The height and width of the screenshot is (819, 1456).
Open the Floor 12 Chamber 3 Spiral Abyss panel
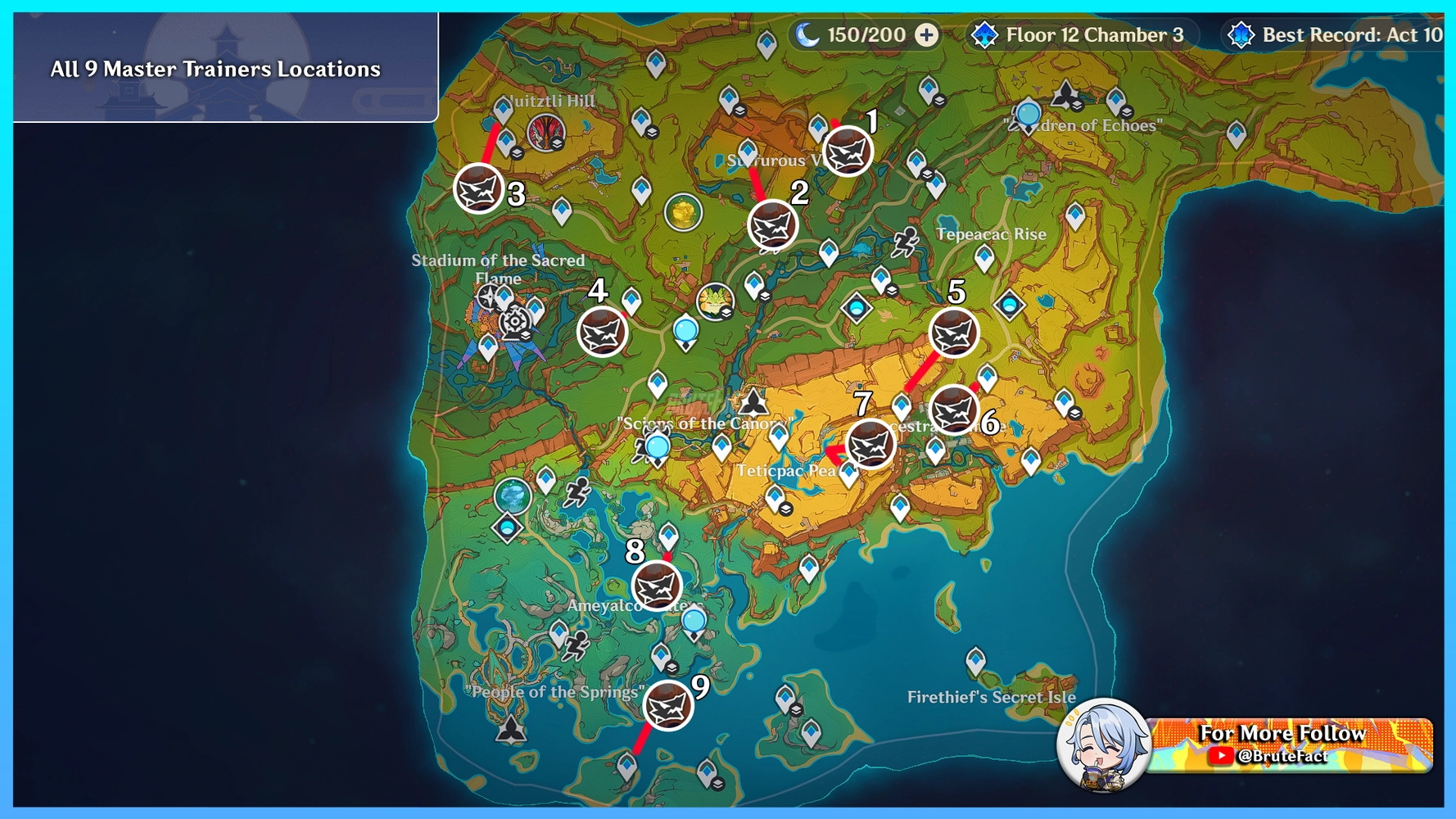click(1083, 35)
